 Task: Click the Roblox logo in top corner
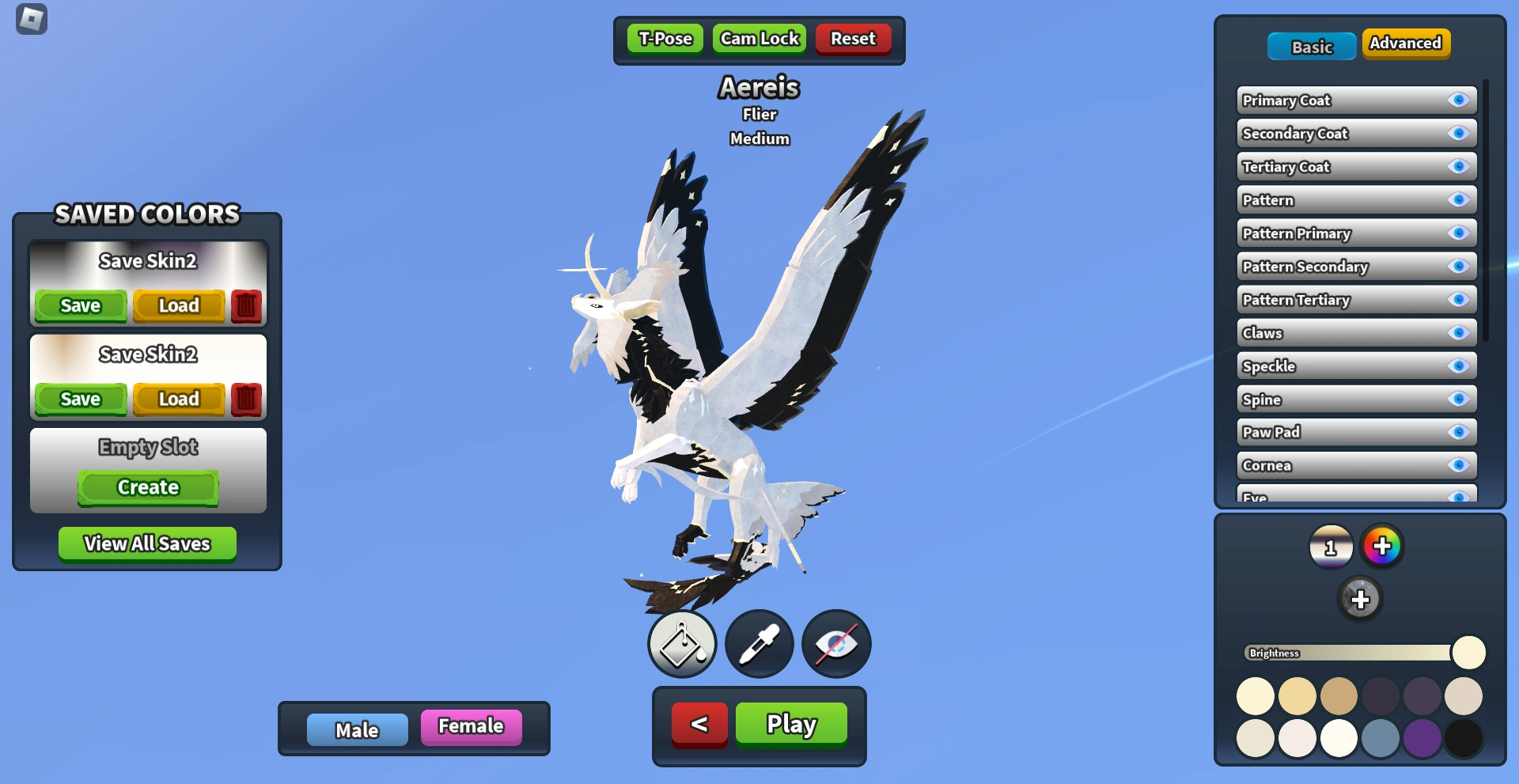pyautogui.click(x=30, y=20)
